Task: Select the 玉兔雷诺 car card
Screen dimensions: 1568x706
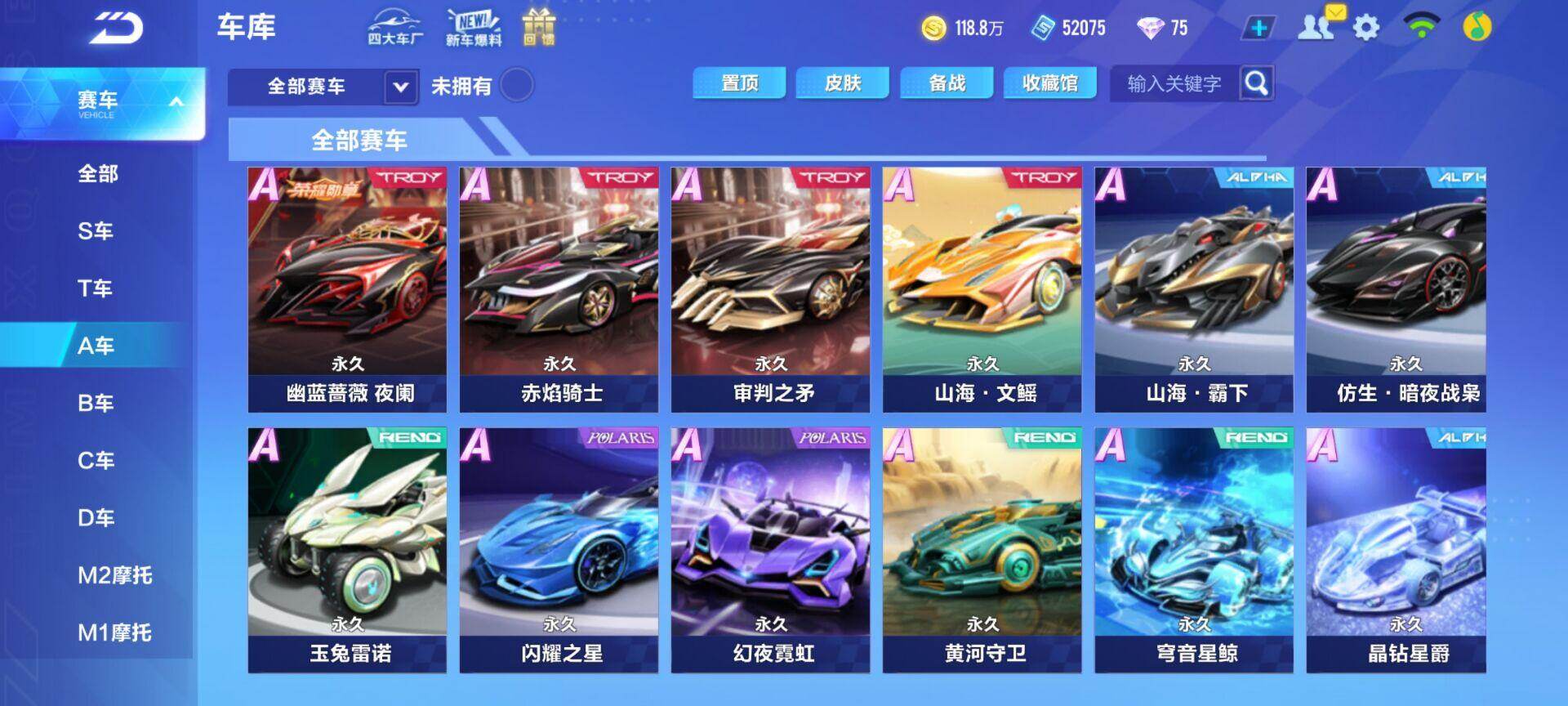Action: (347, 550)
